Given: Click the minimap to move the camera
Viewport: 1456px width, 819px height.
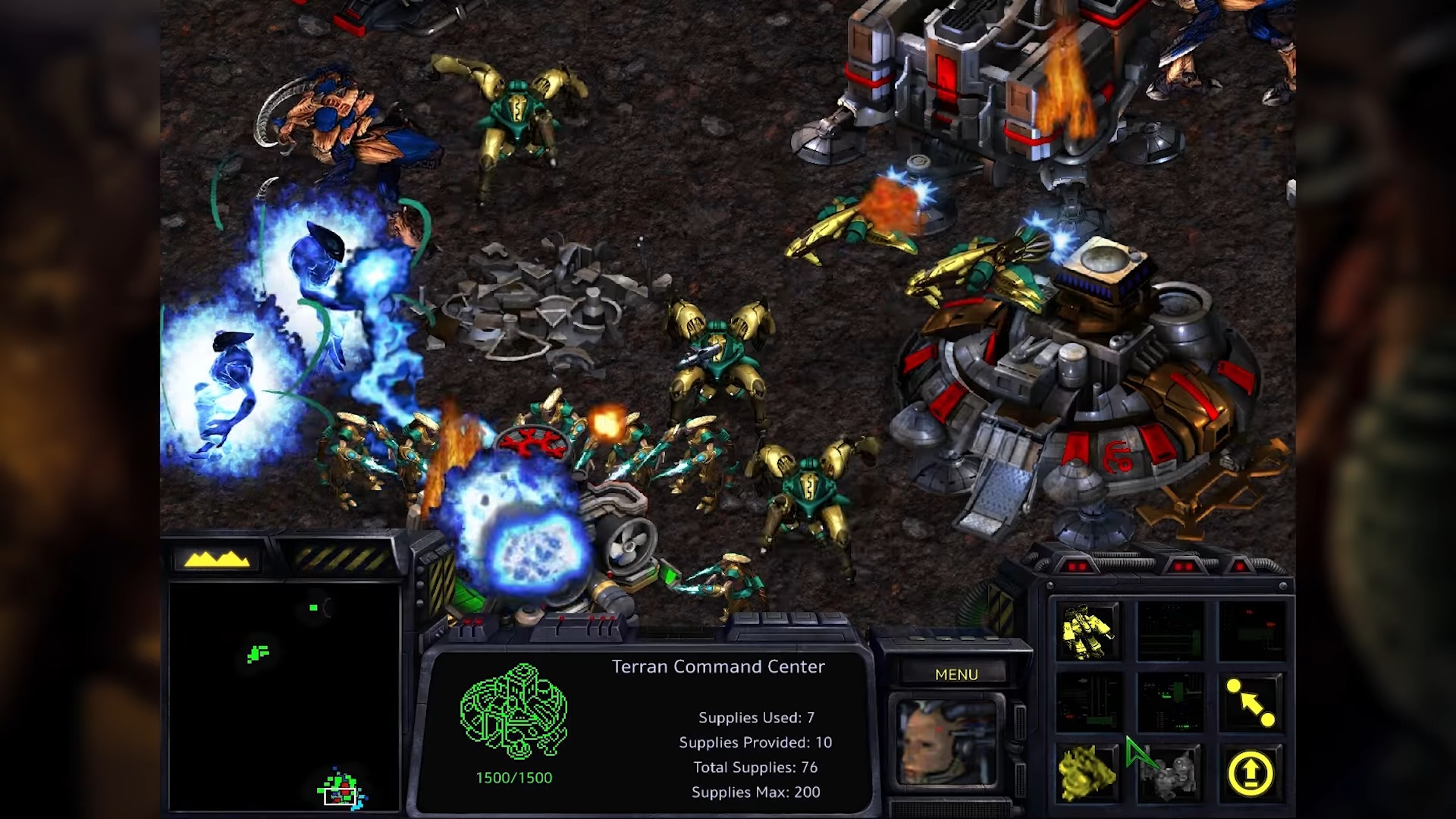Looking at the screenshot, I should click(x=284, y=696).
